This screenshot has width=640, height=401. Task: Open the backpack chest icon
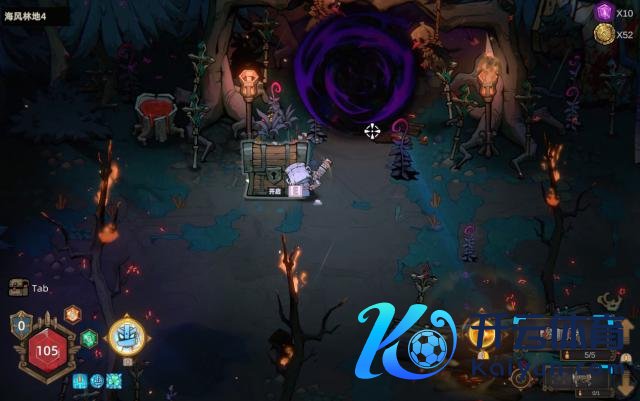pyautogui.click(x=17, y=288)
